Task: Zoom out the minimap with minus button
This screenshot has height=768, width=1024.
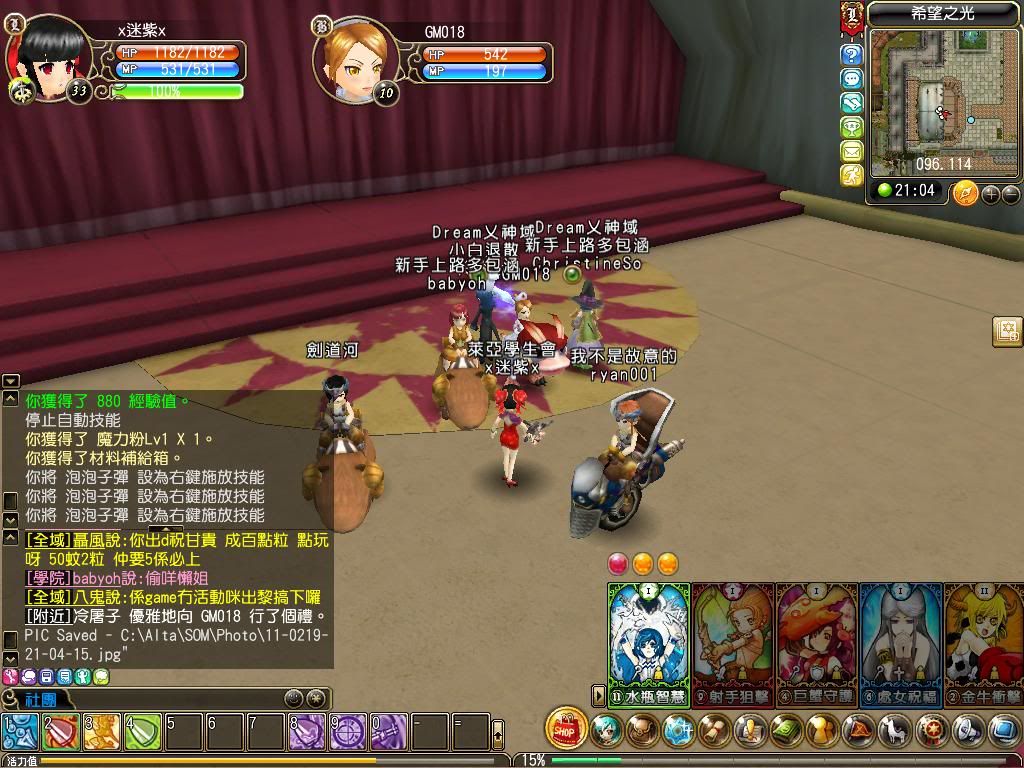Action: [x=1010, y=193]
